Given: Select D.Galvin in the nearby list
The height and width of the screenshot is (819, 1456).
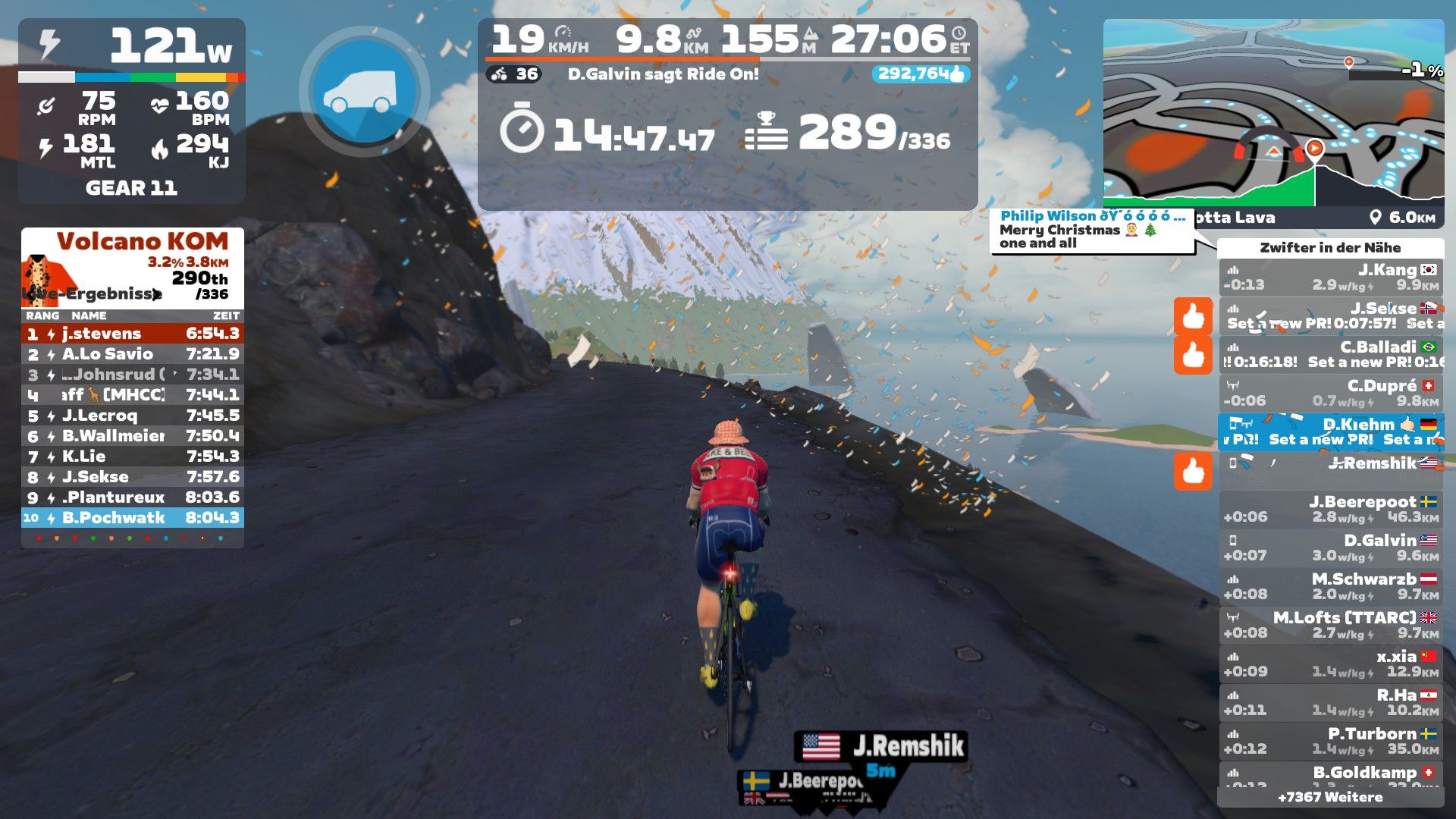Looking at the screenshot, I should (x=1331, y=548).
